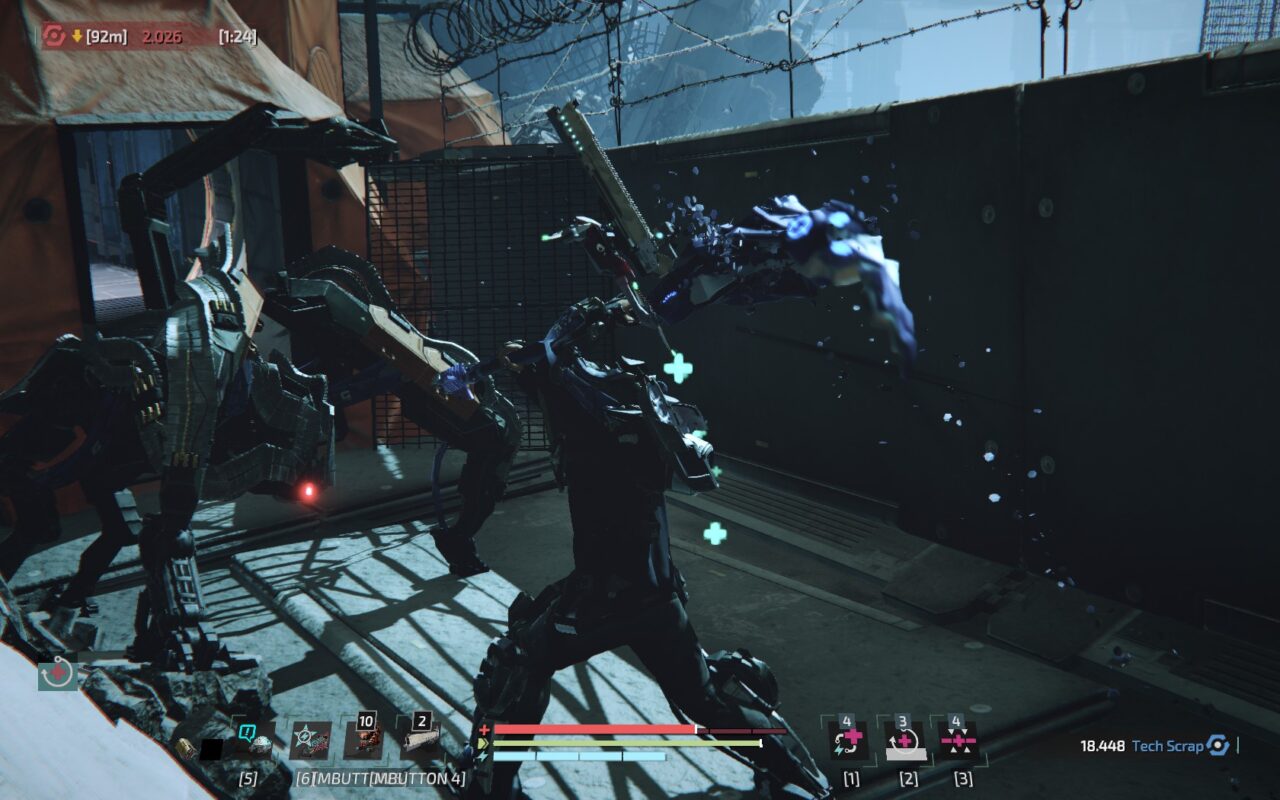Image resolution: width=1280 pixels, height=800 pixels.
Task: Select the brass ammo cartridge icon
Action: (184, 747)
